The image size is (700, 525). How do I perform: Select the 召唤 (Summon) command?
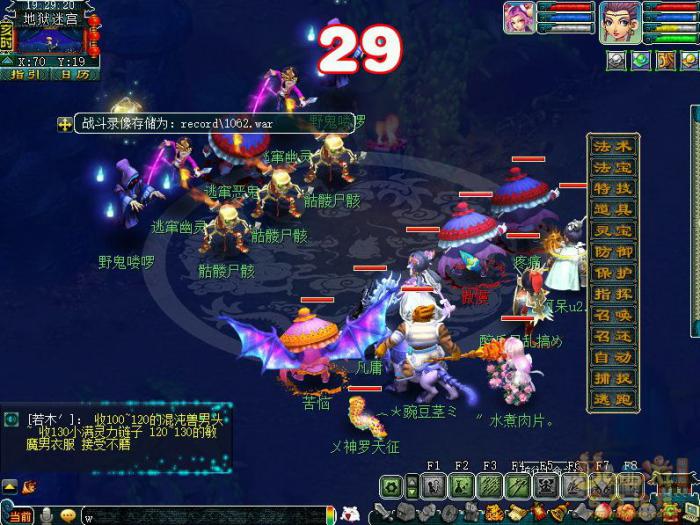pyautogui.click(x=613, y=315)
